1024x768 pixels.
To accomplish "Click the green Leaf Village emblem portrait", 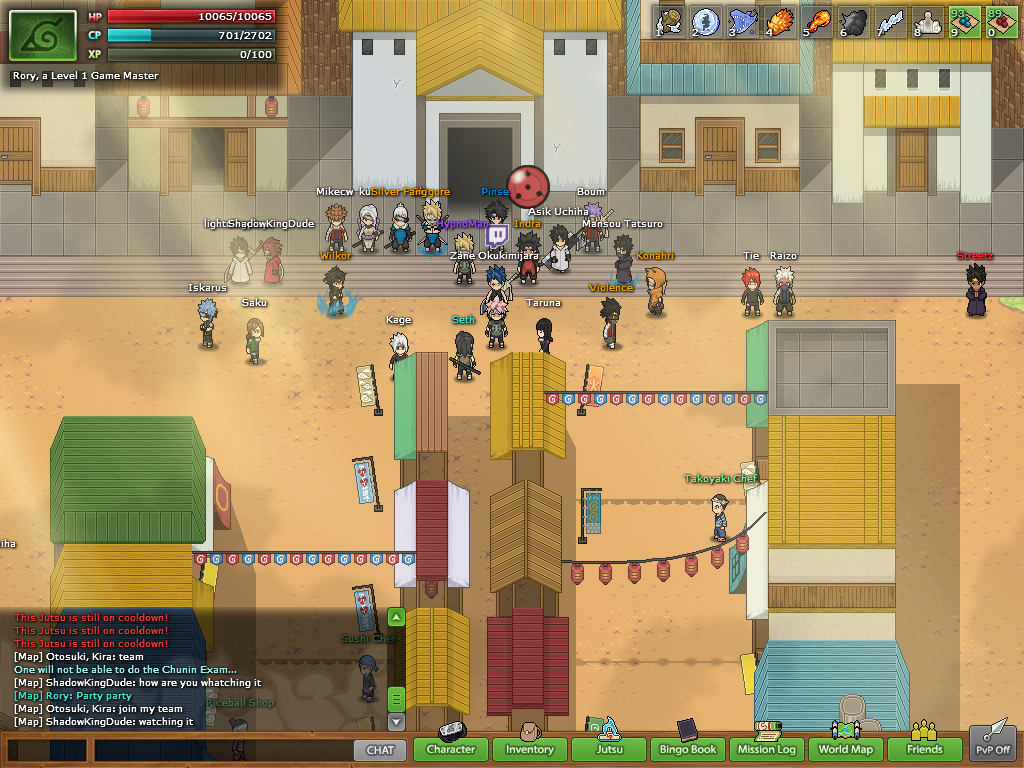I will pos(43,37).
